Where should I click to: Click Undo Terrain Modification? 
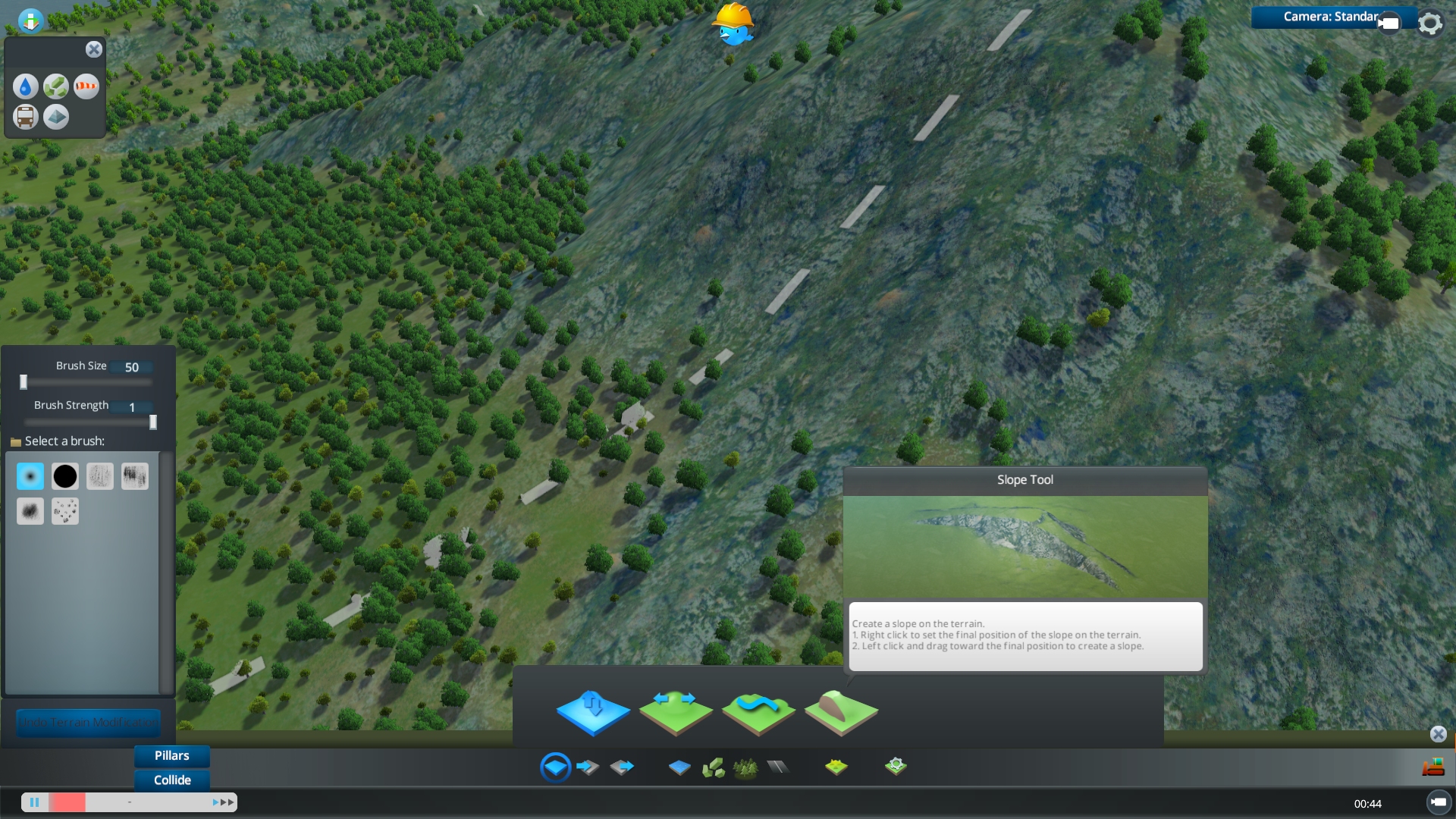click(x=88, y=723)
